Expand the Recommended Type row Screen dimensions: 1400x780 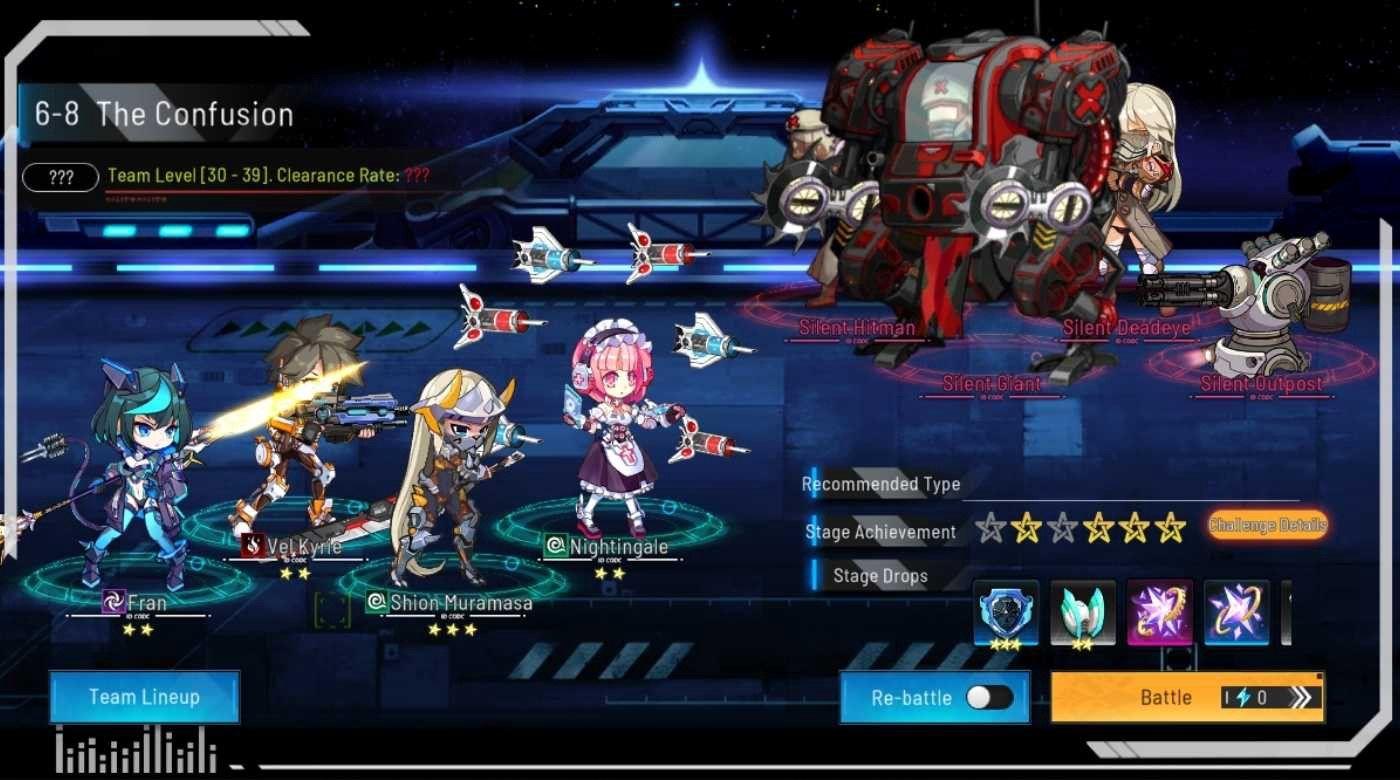point(883,483)
